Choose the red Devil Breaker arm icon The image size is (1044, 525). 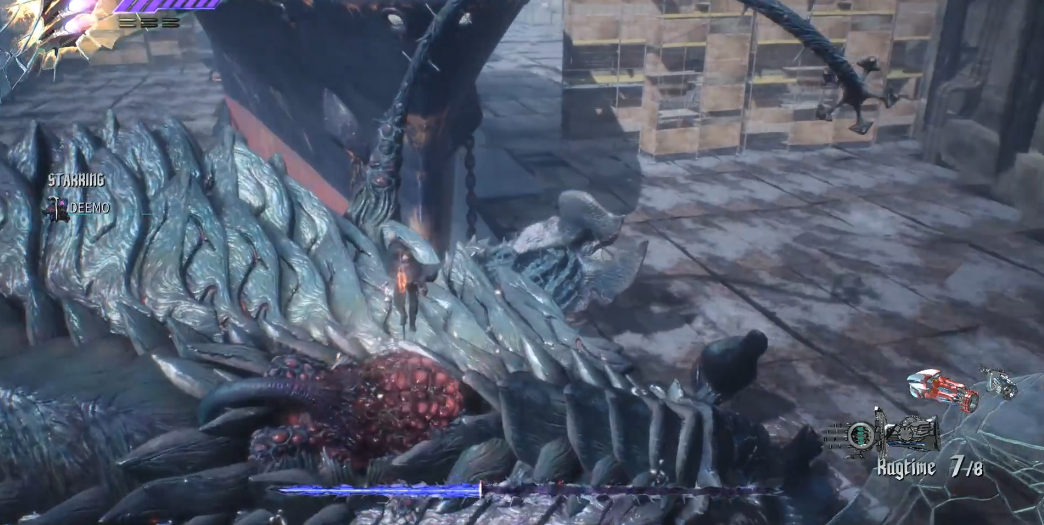coord(941,389)
